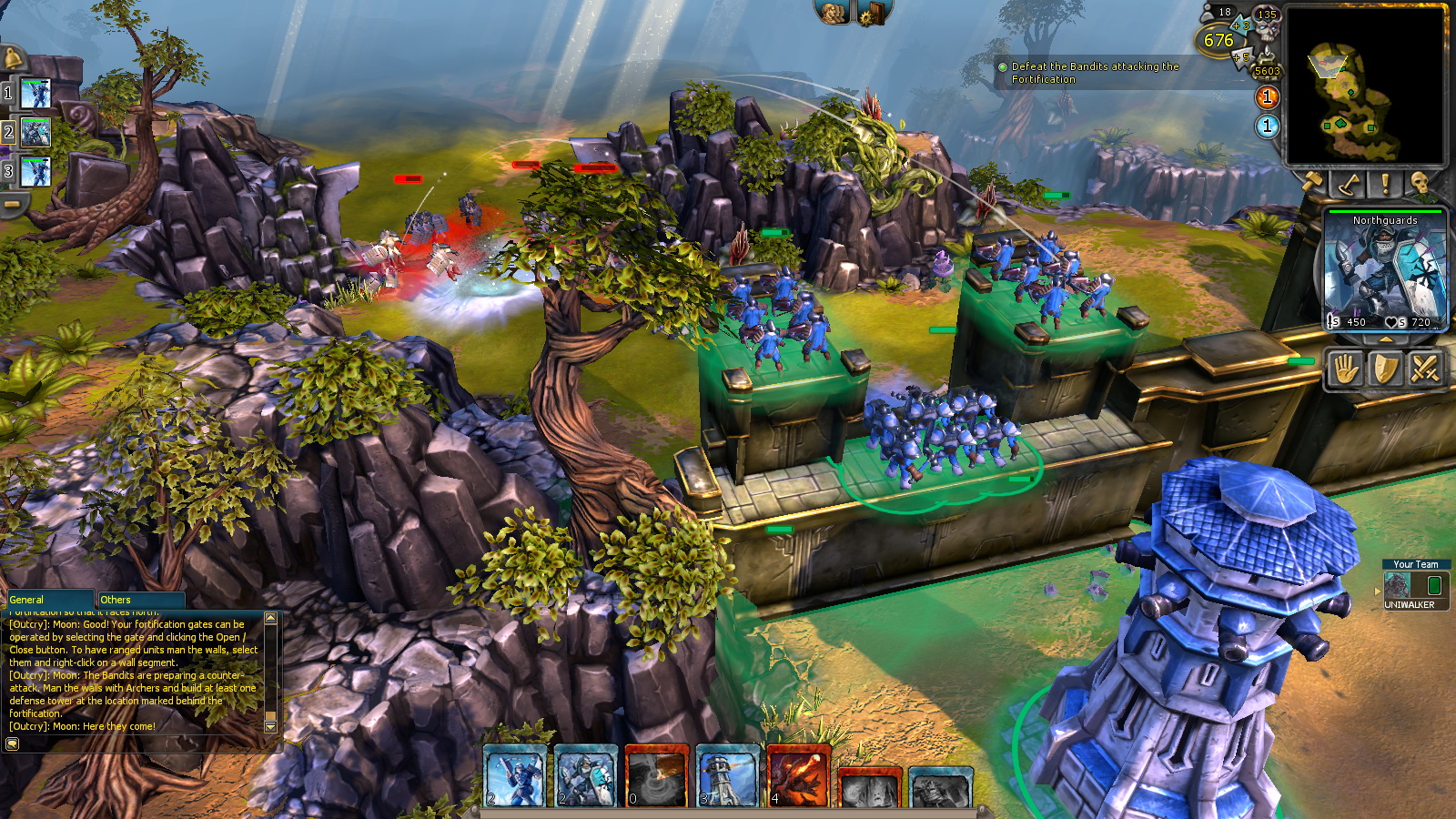Collapse the squad list with minus button
This screenshot has height=819, width=1456.
click(x=12, y=204)
